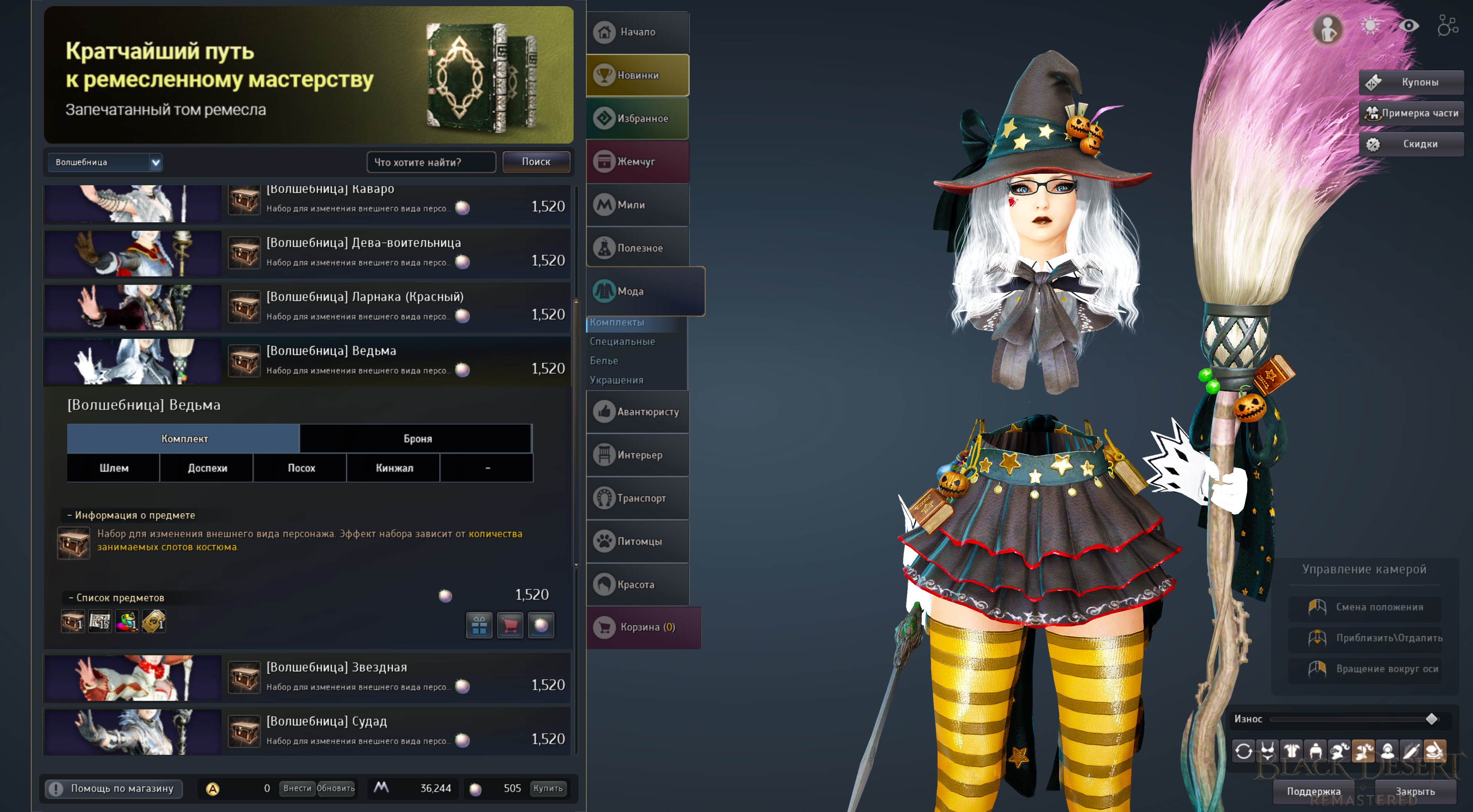Open the Новинки shop category
This screenshot has width=1473, height=812.
pyautogui.click(x=638, y=75)
